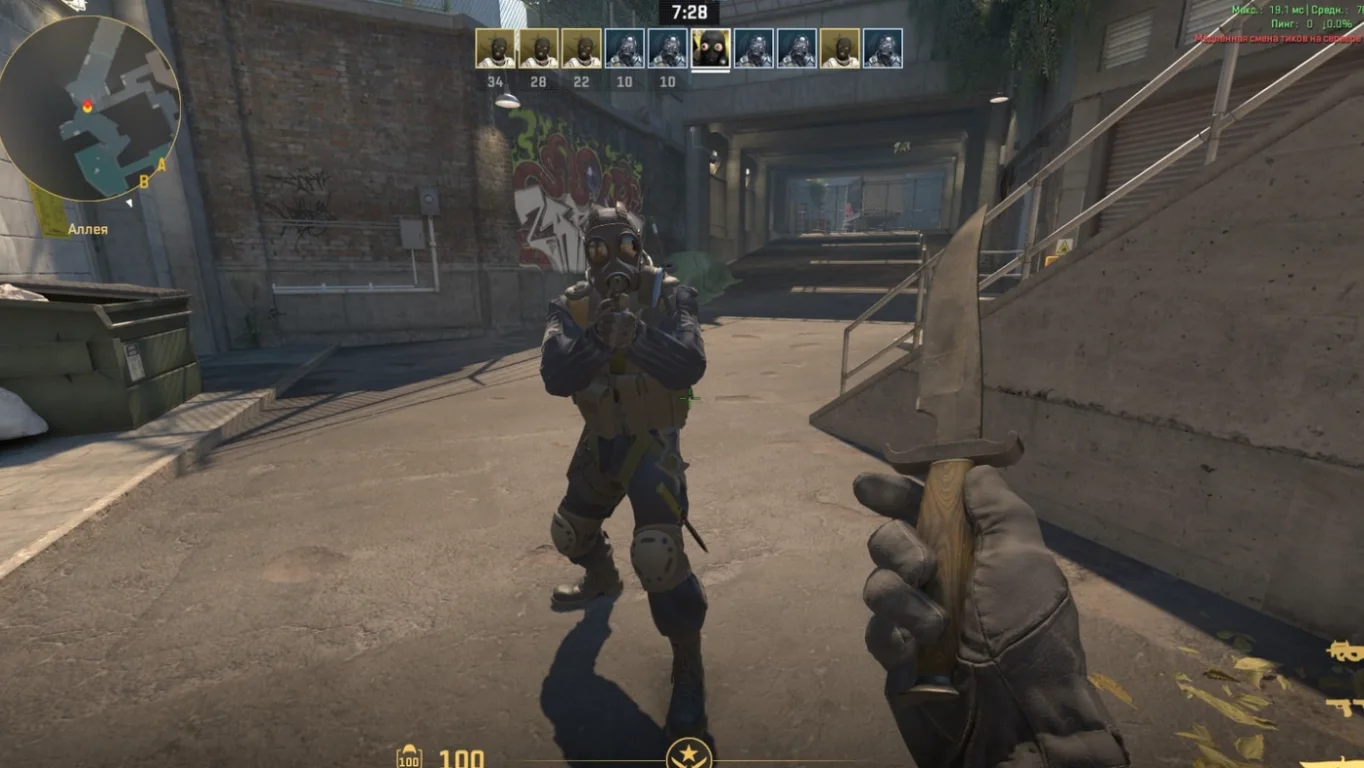Image resolution: width=1364 pixels, height=768 pixels.
Task: Select the submachine gun weapon icon
Action: tap(1346, 651)
